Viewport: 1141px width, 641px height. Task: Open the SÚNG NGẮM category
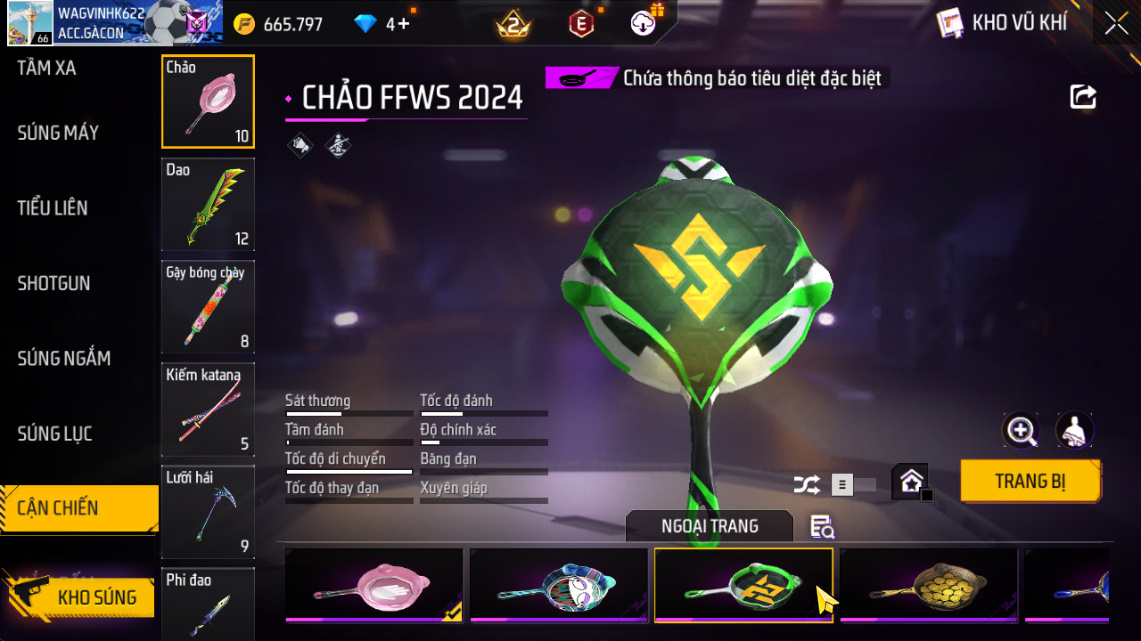[64, 358]
